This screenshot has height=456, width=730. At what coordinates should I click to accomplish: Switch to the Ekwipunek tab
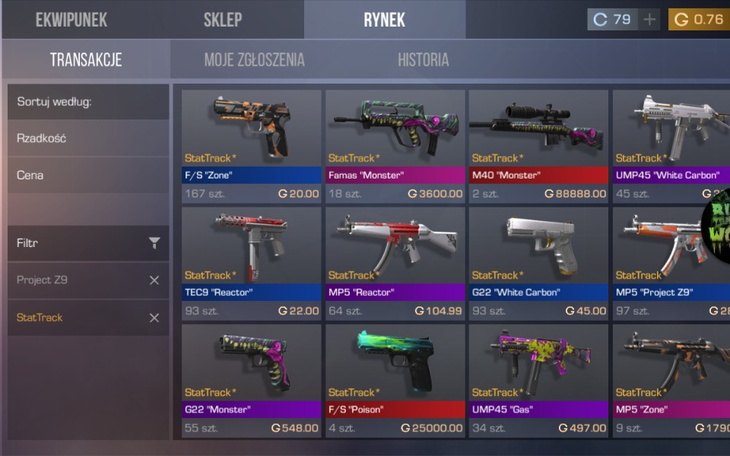tap(70, 19)
